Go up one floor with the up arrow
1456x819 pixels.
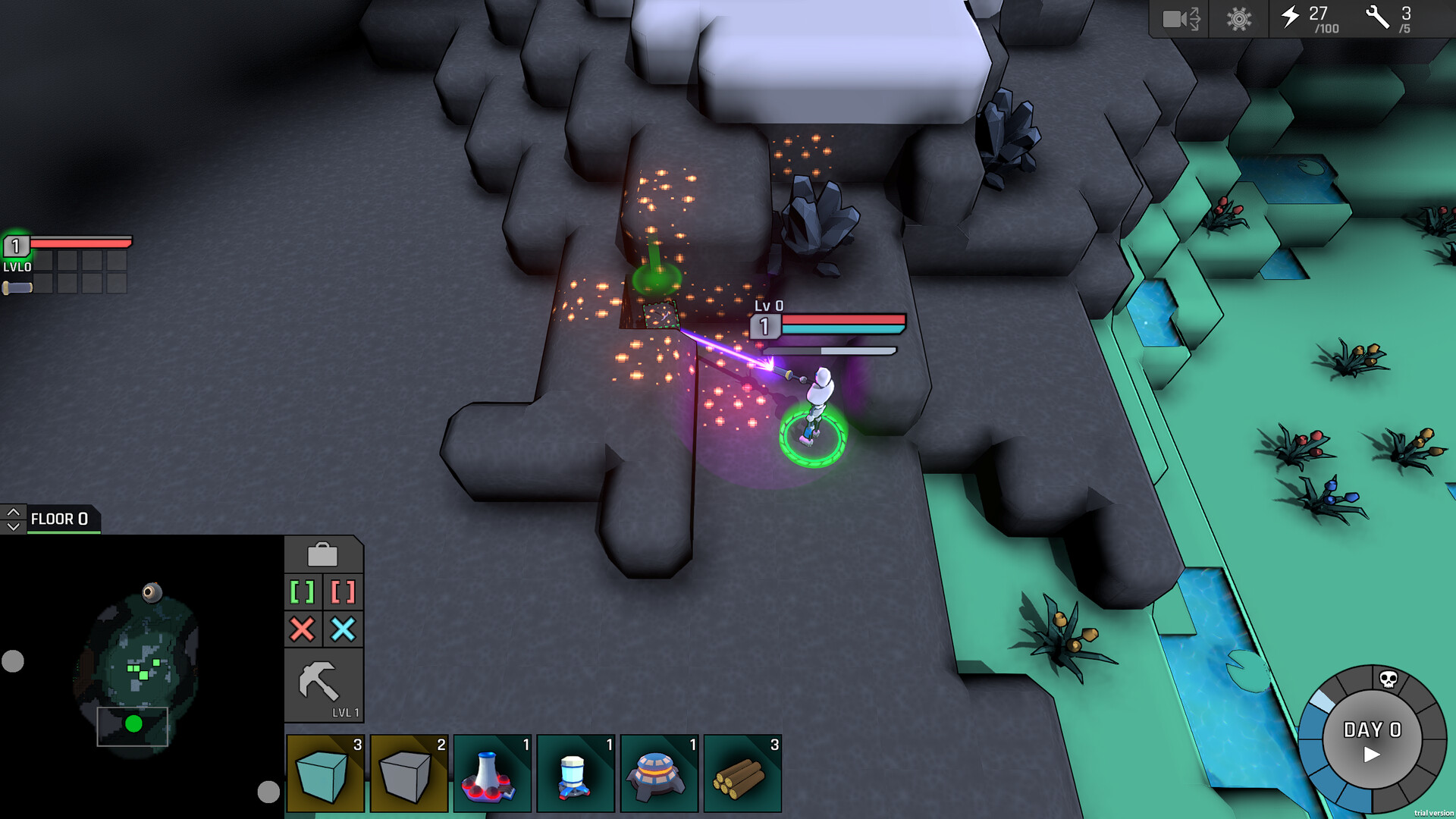[13, 513]
